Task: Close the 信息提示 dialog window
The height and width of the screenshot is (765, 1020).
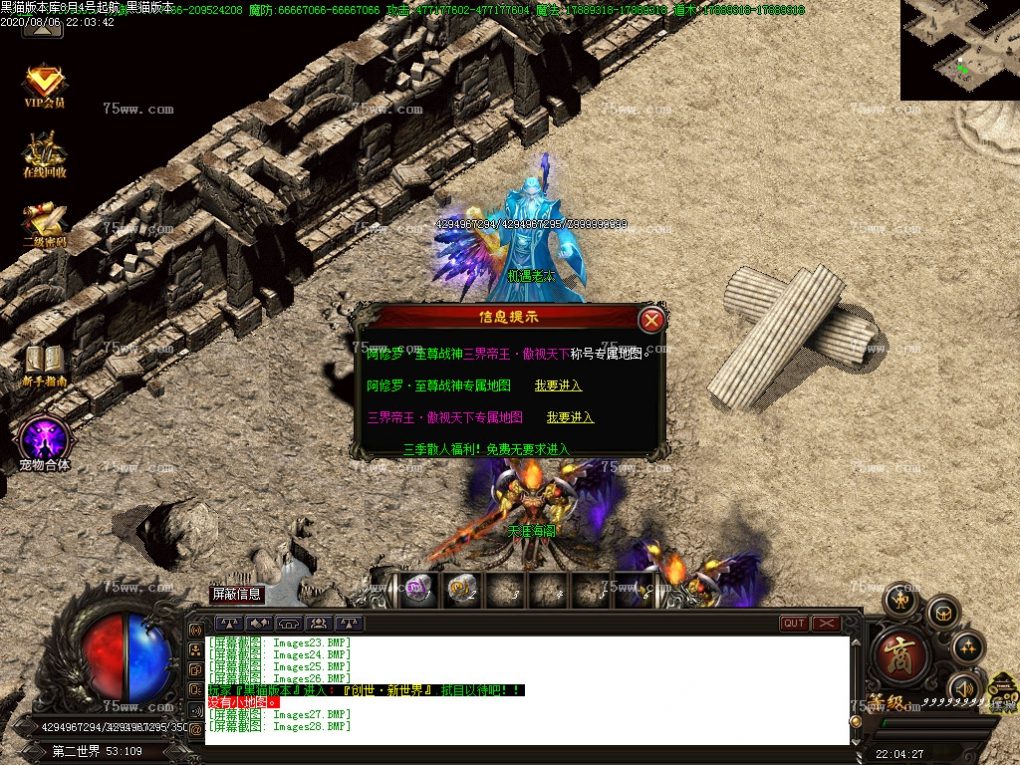Action: tap(651, 319)
